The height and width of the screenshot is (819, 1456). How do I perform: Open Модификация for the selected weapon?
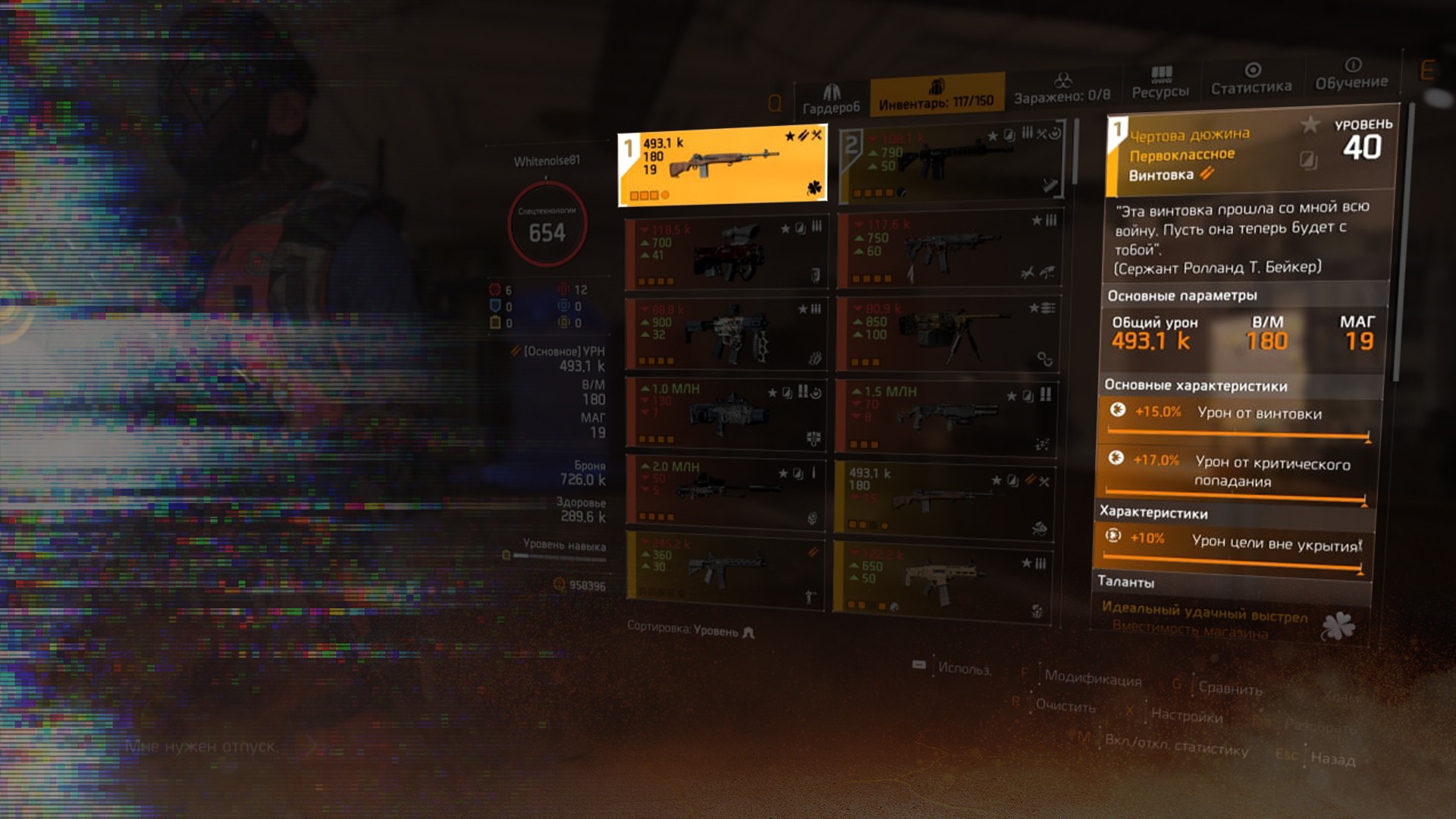point(1092,678)
